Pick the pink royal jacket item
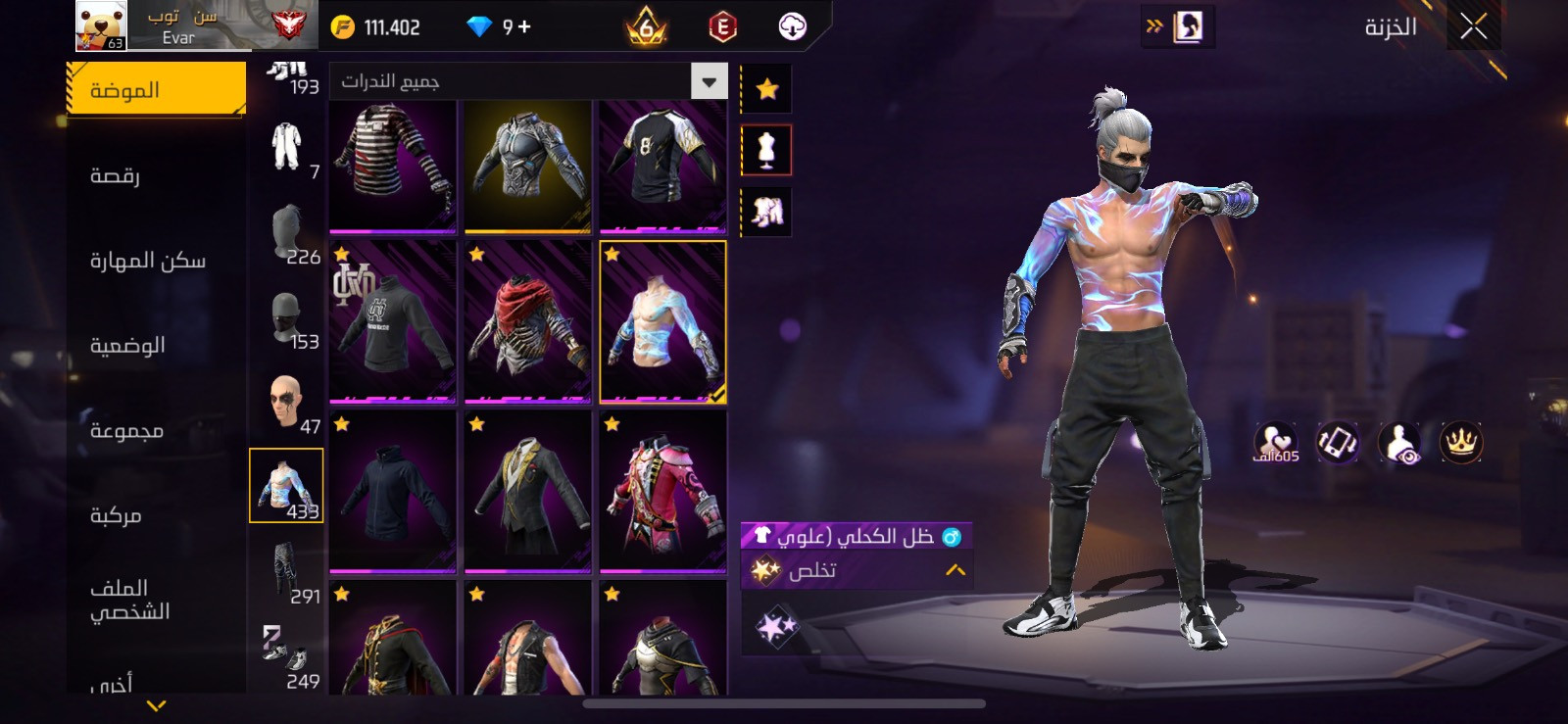Screen dimensions: 1568x724 (x=662, y=491)
